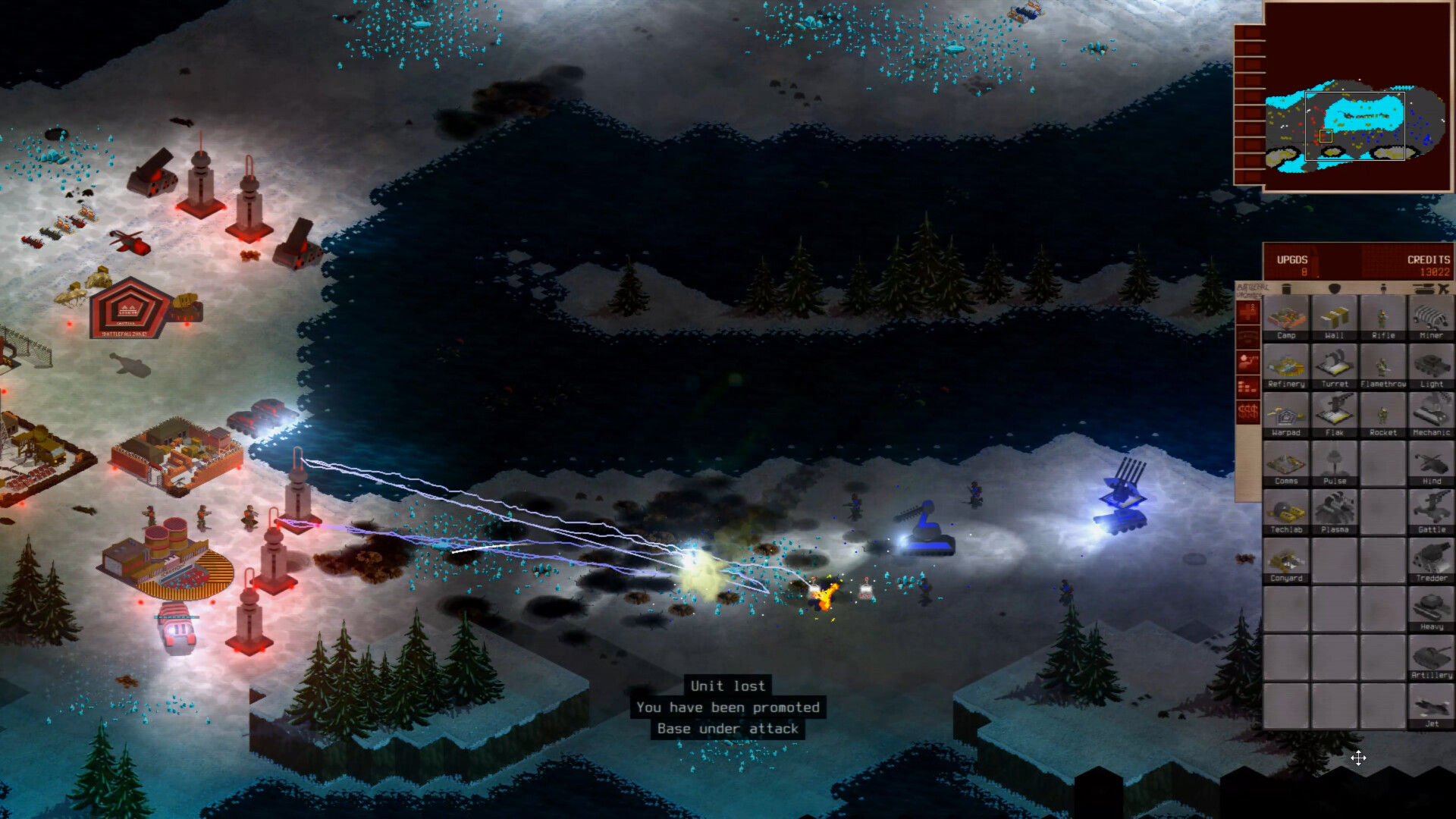Queue a Hind helicopter from the sidebar

(x=1431, y=463)
